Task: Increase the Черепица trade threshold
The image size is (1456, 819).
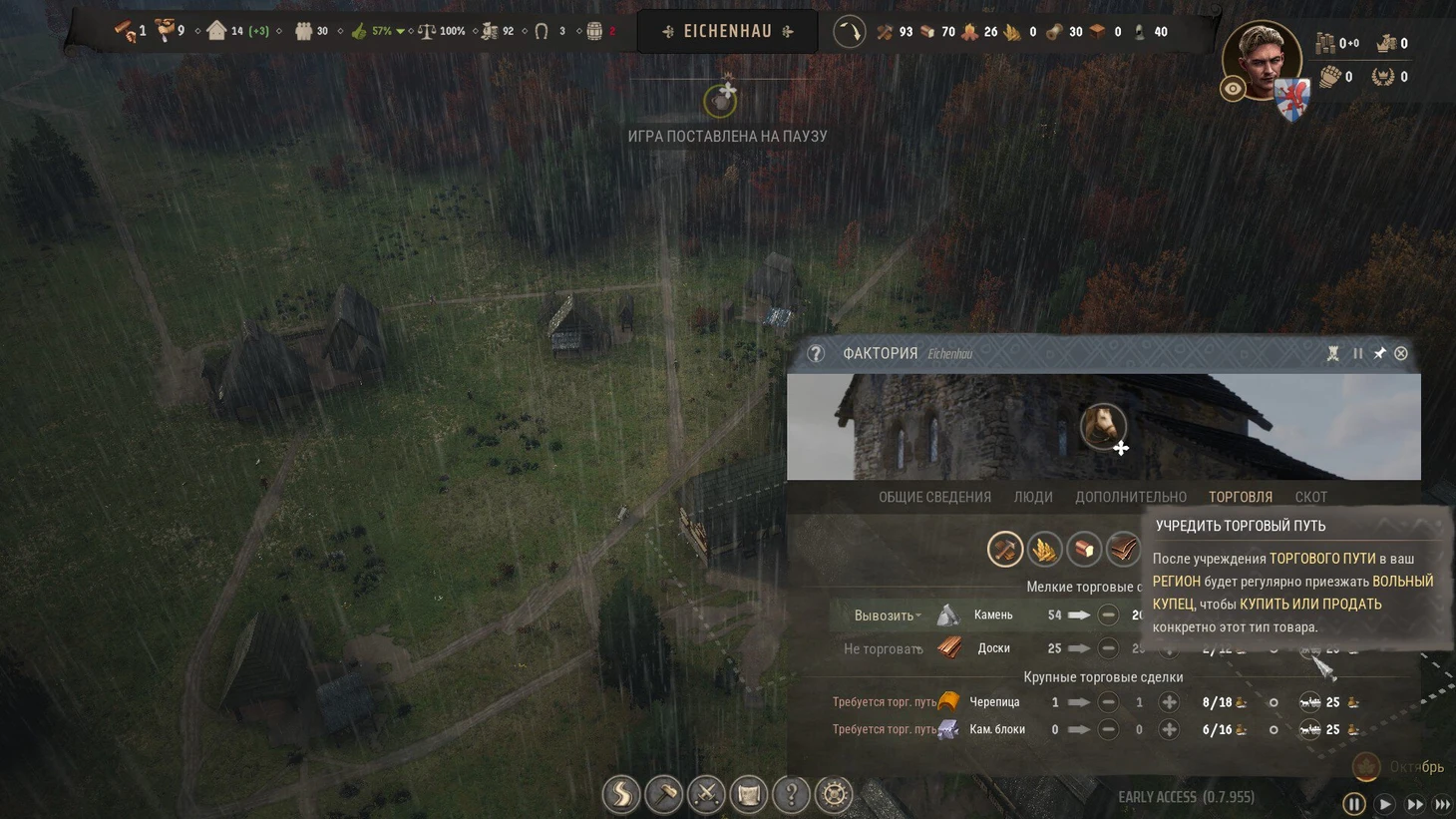Action: [x=1169, y=702]
